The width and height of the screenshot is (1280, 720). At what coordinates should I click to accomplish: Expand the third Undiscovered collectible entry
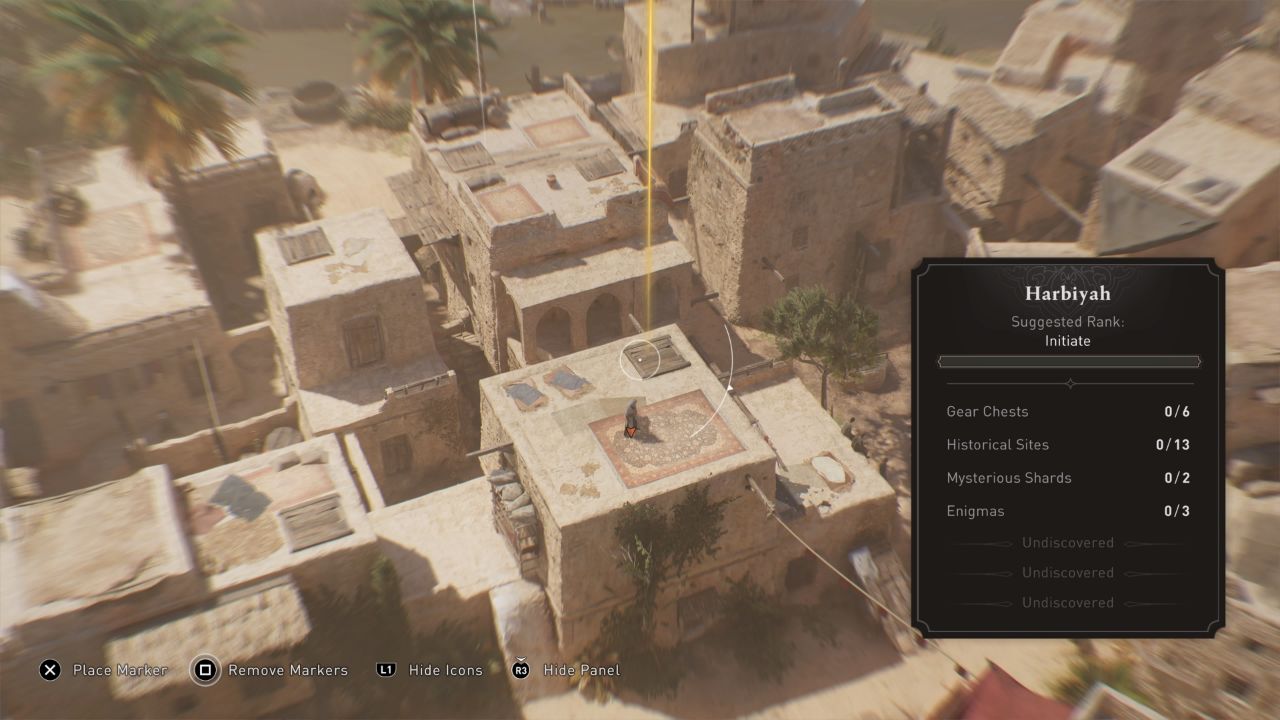coord(1067,602)
